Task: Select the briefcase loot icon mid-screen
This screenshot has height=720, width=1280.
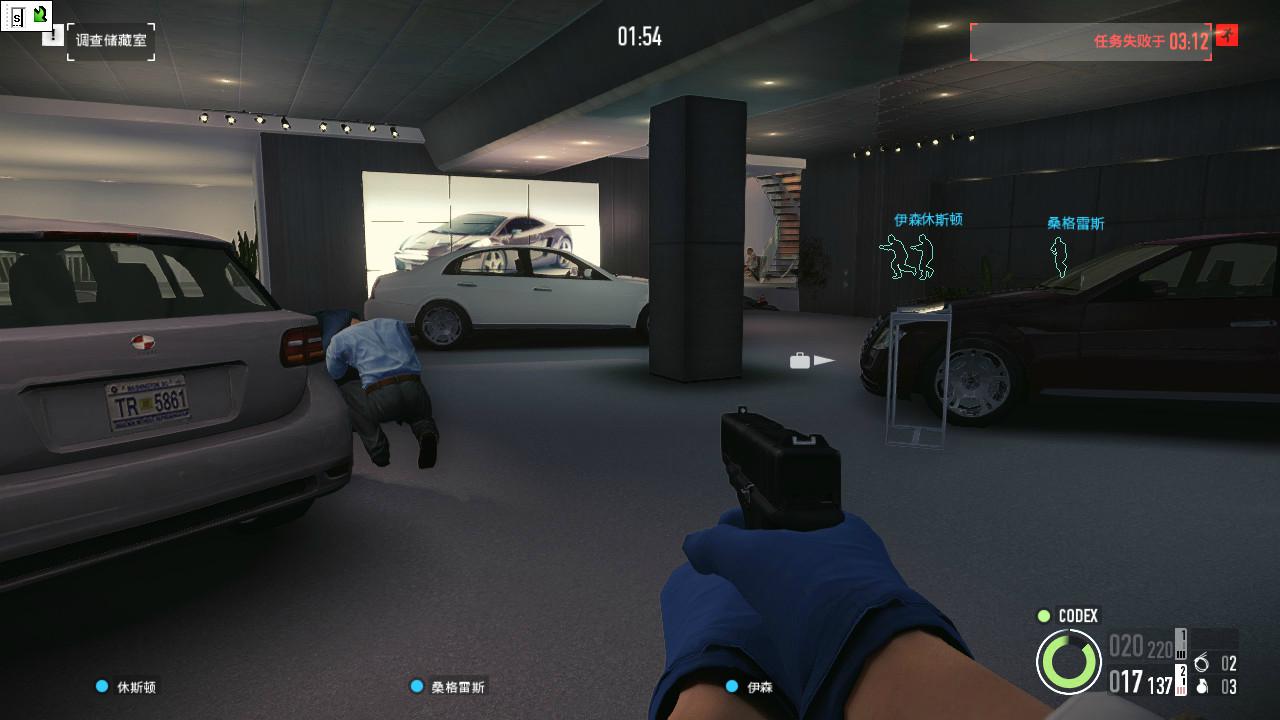Action: point(798,361)
